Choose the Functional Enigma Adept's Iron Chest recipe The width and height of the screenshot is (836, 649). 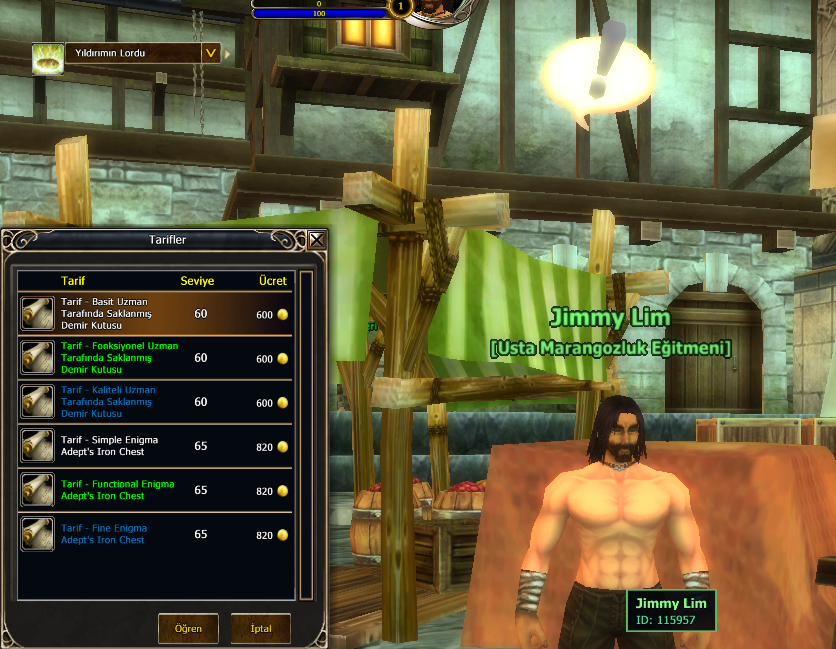point(155,490)
